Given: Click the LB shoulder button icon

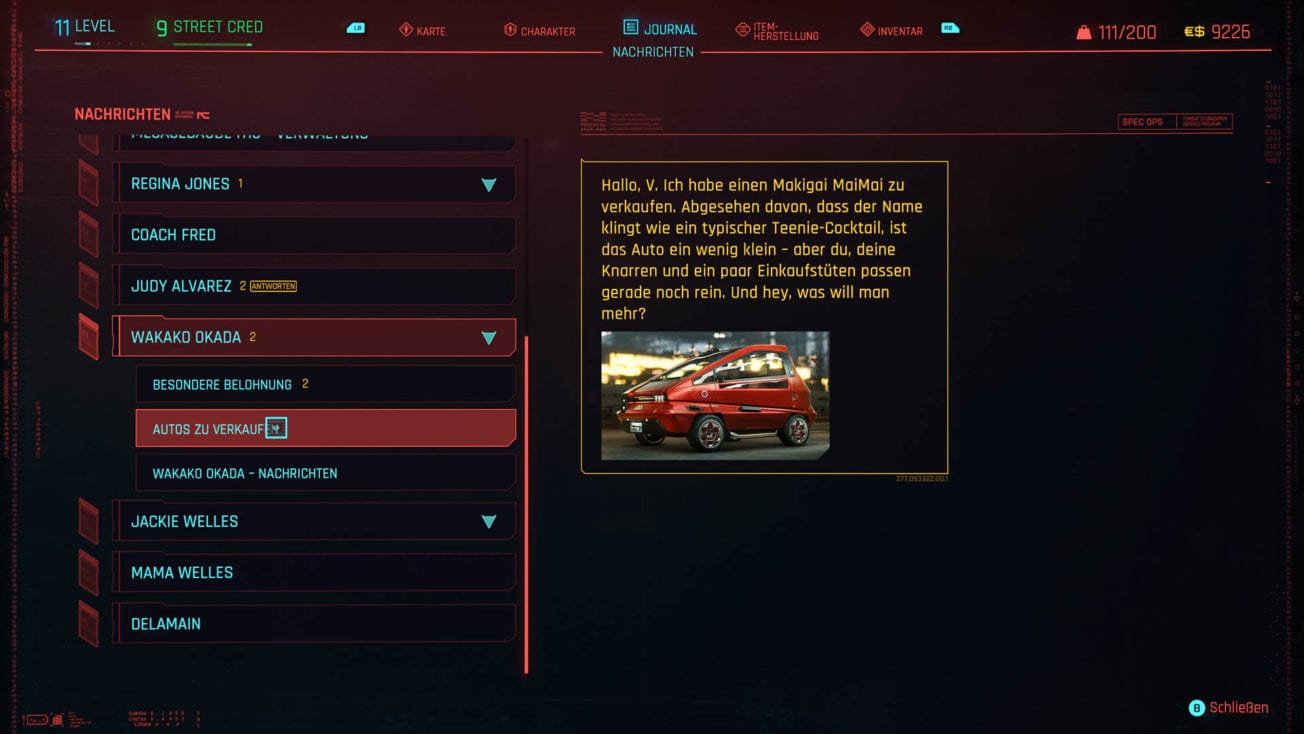Looking at the screenshot, I should tap(354, 29).
